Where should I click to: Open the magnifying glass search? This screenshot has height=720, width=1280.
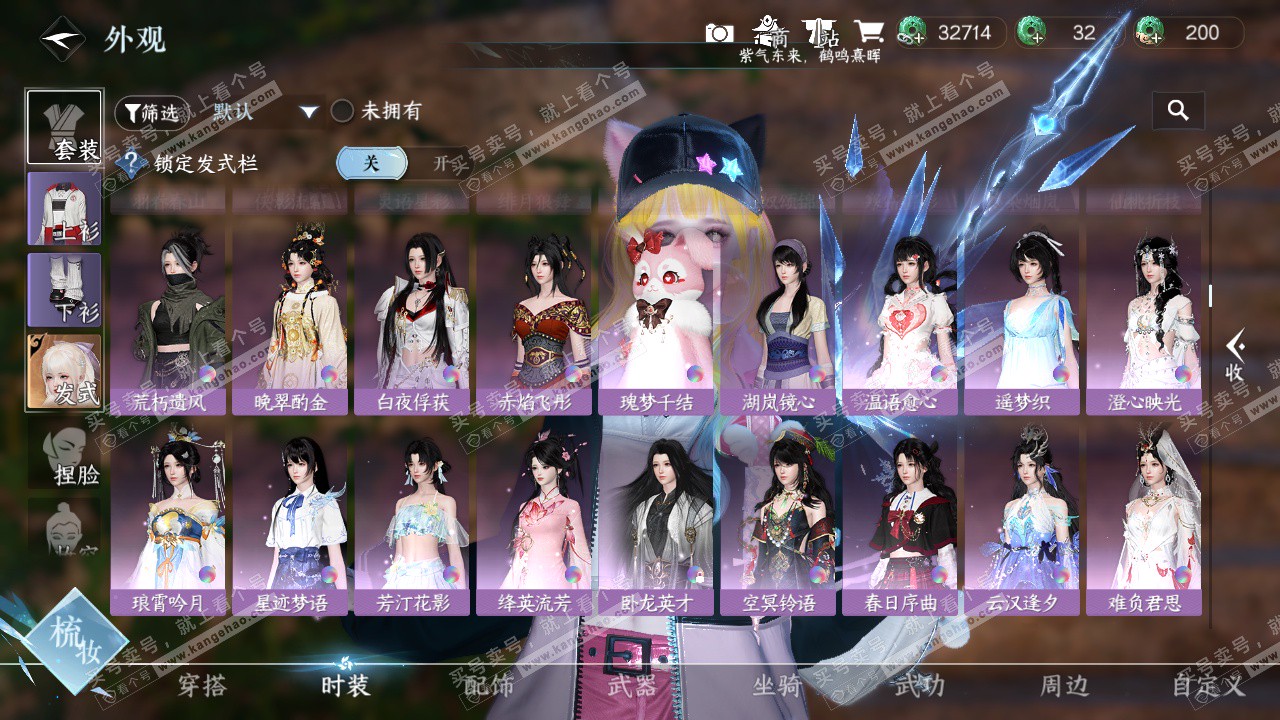[x=1178, y=111]
